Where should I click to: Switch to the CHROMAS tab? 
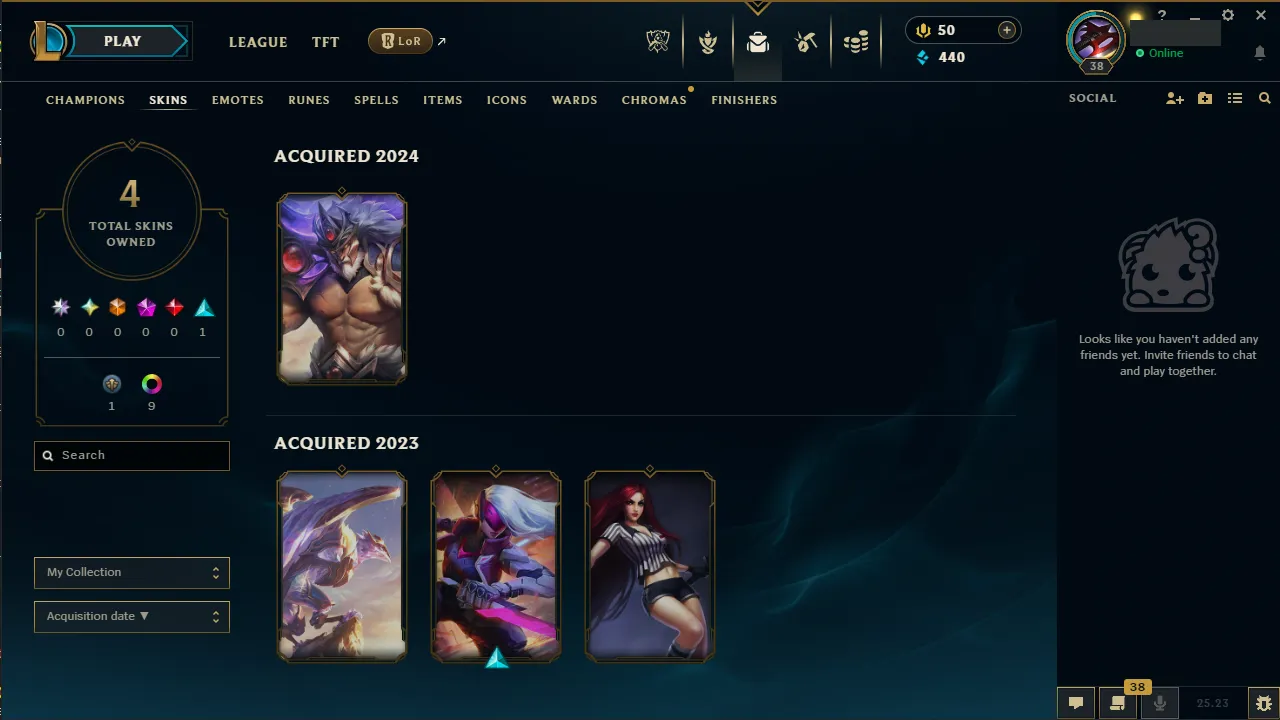point(654,99)
